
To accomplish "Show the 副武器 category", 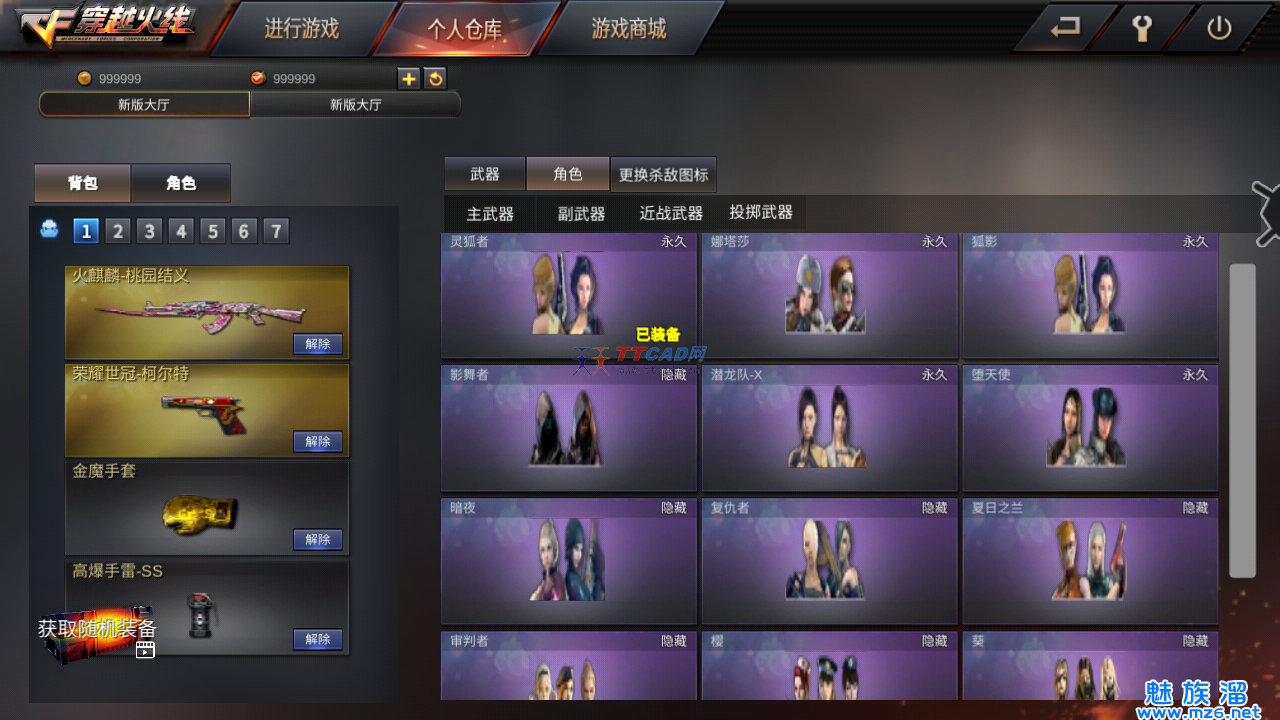I will coord(581,213).
